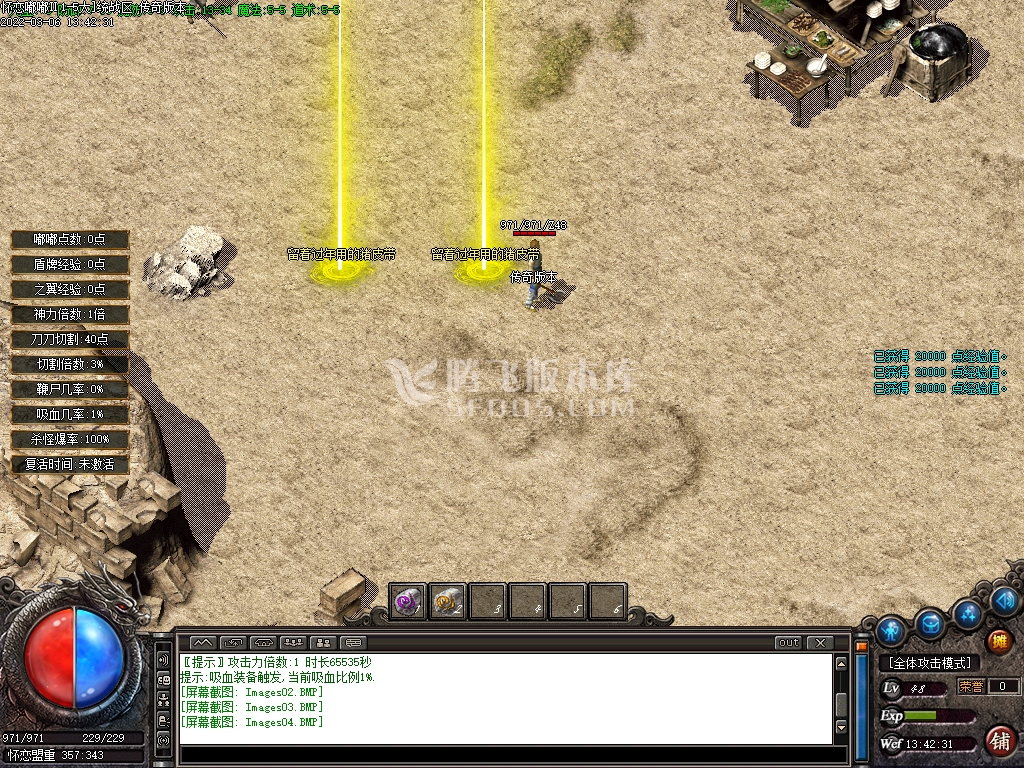Open the red 铺 shop button

999,741
